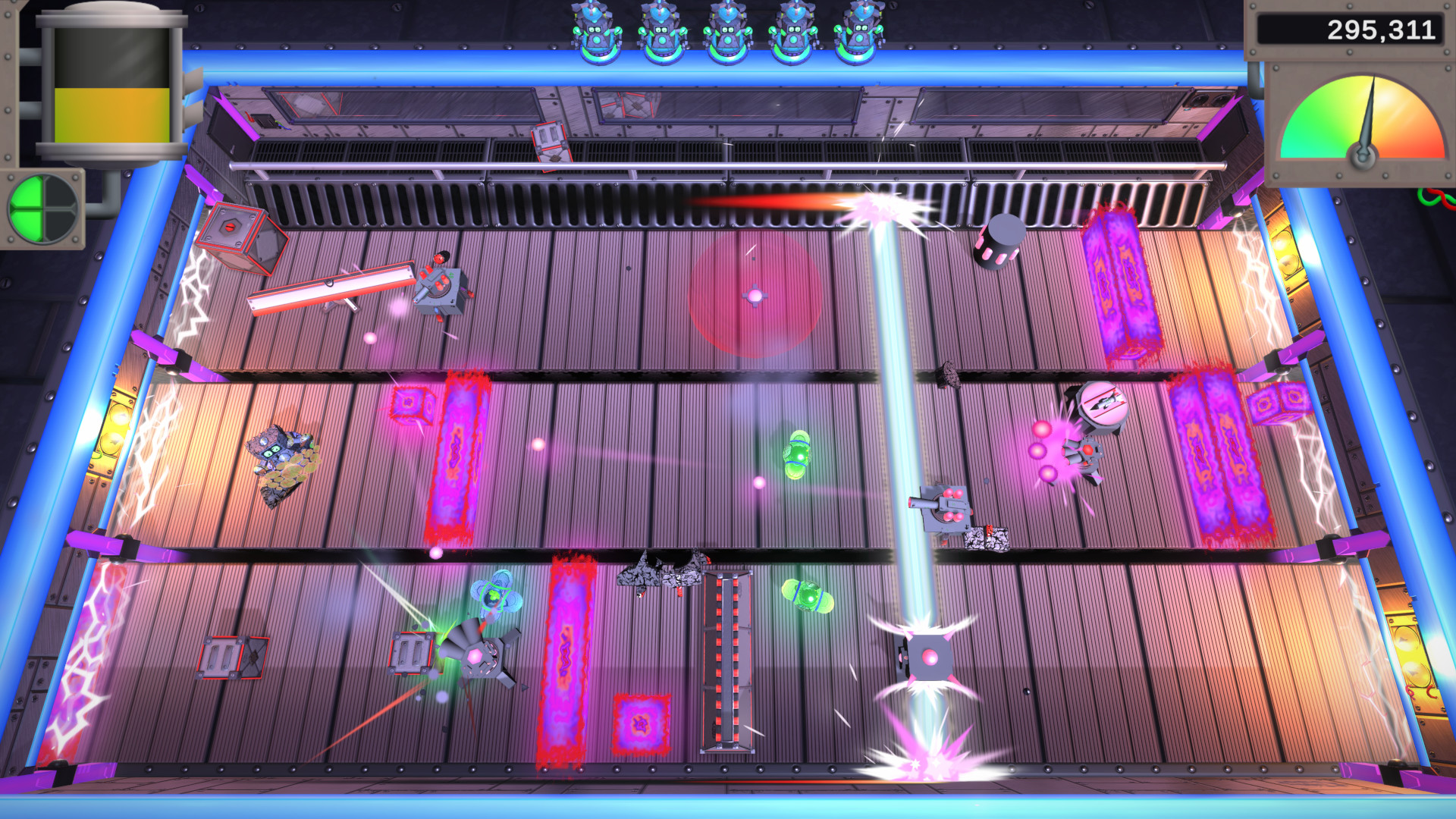Click the rightmost robot life indicator
The height and width of the screenshot is (819, 1456).
859,32
